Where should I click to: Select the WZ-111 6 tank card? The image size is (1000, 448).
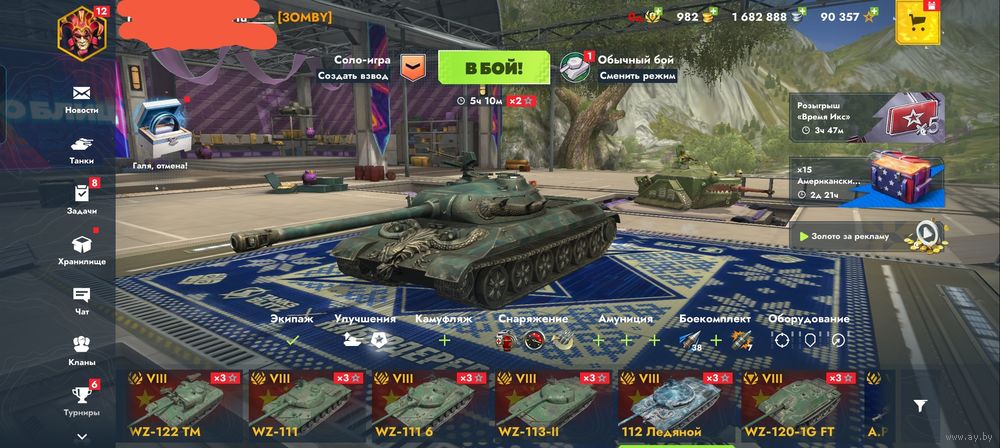tap(426, 406)
